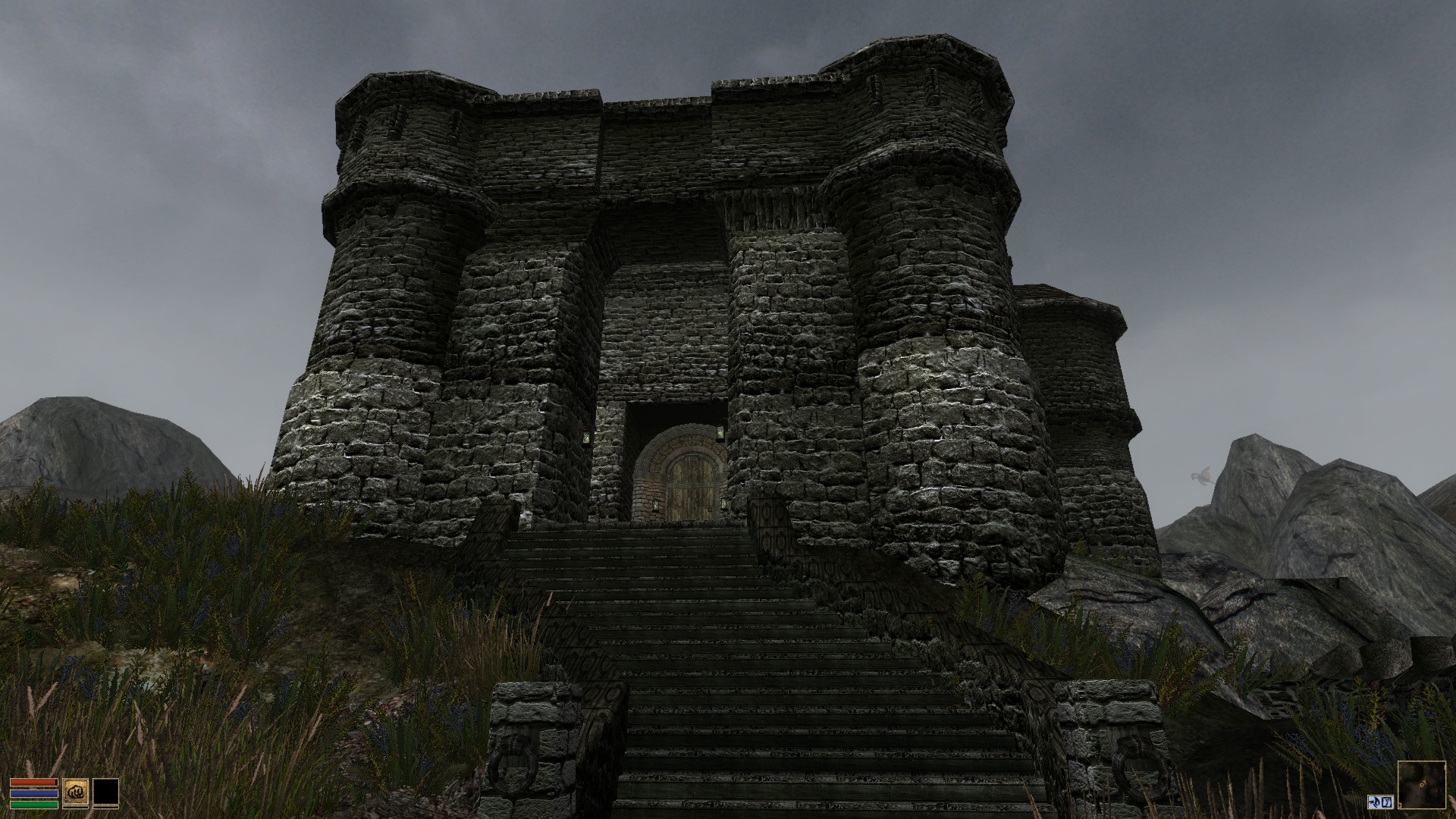Click the hand-to-hand fist weapon icon

click(76, 792)
